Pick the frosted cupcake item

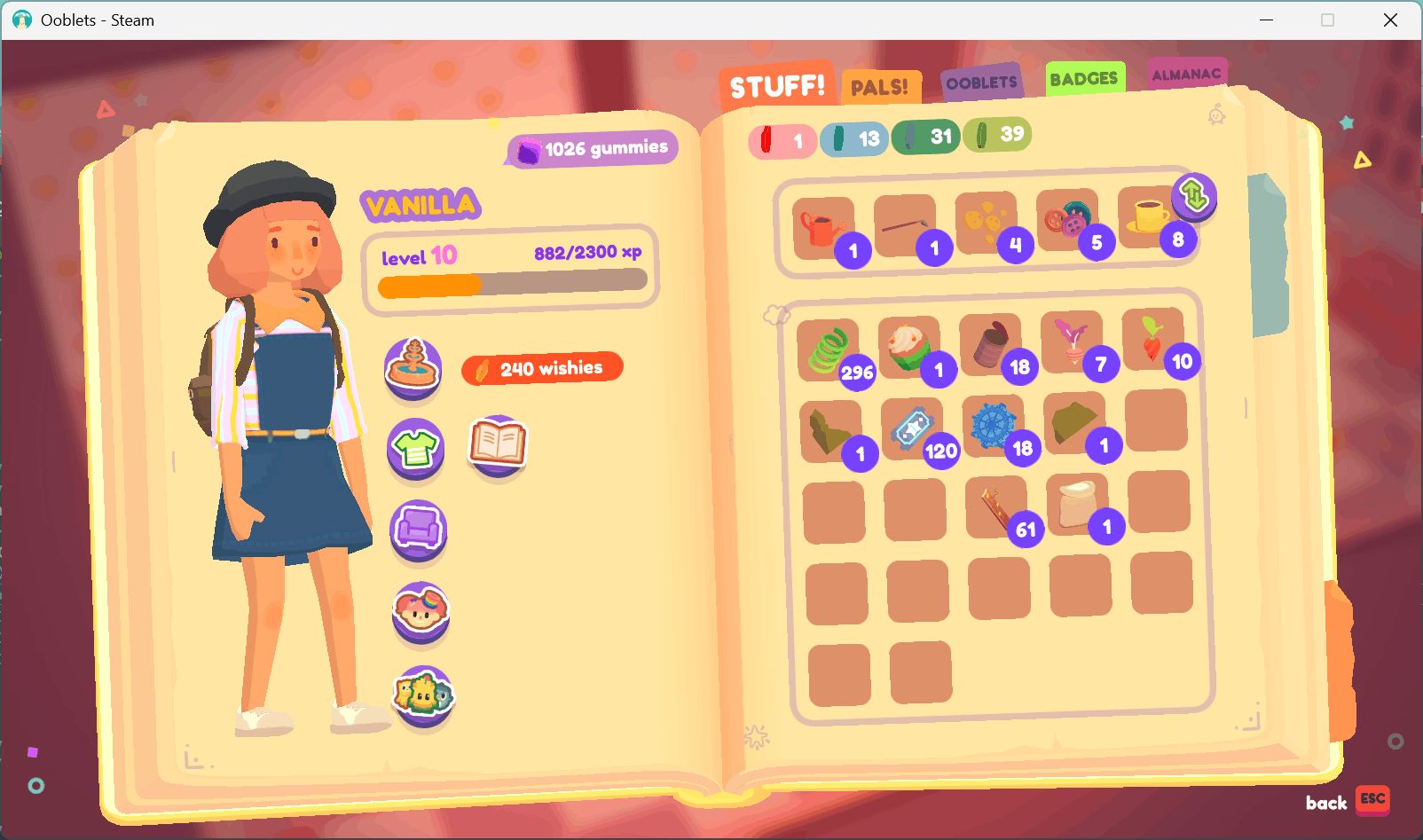click(x=908, y=347)
